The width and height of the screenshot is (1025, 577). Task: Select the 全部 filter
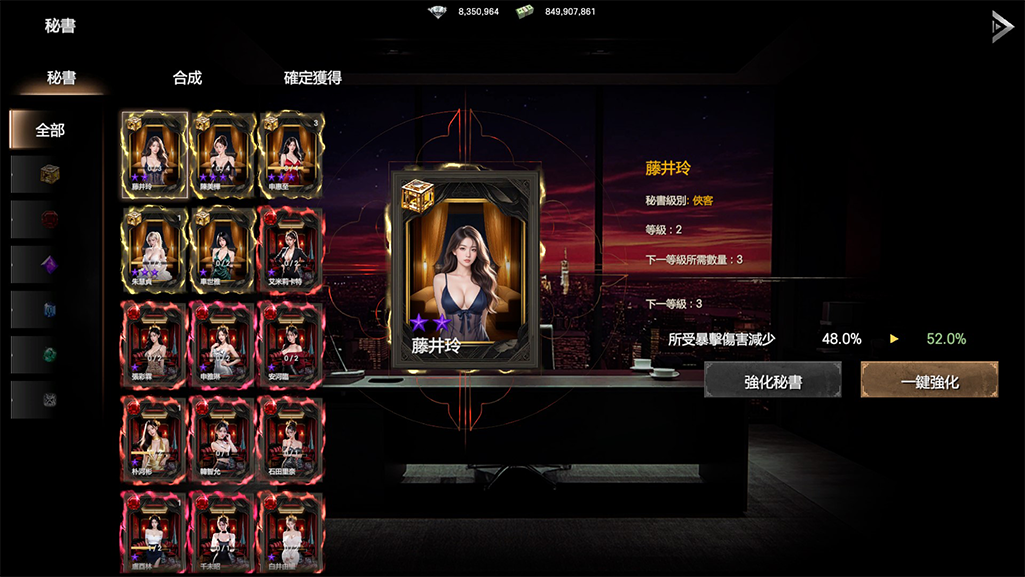(50, 130)
